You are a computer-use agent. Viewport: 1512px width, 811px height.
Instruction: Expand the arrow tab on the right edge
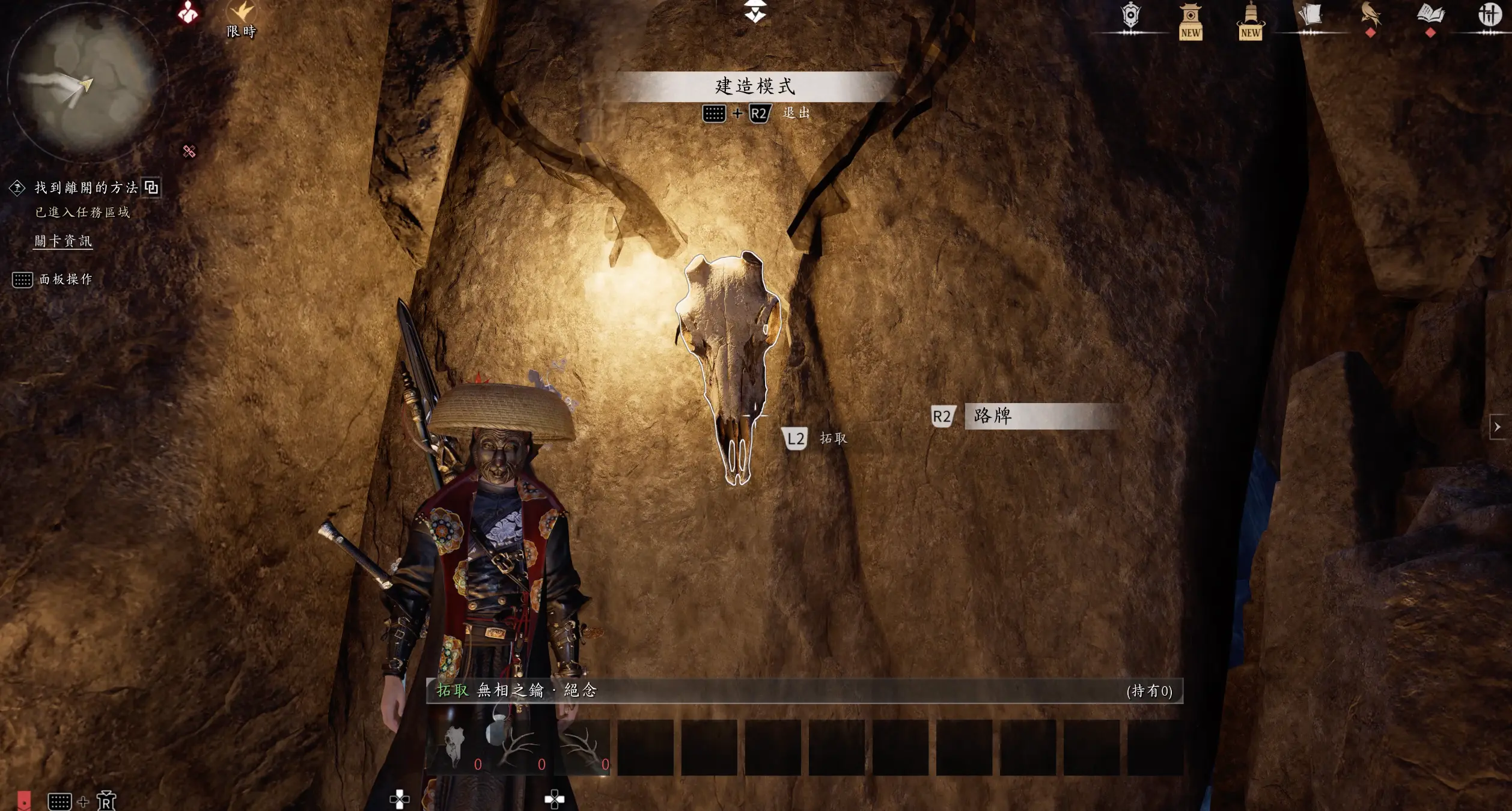point(1497,427)
